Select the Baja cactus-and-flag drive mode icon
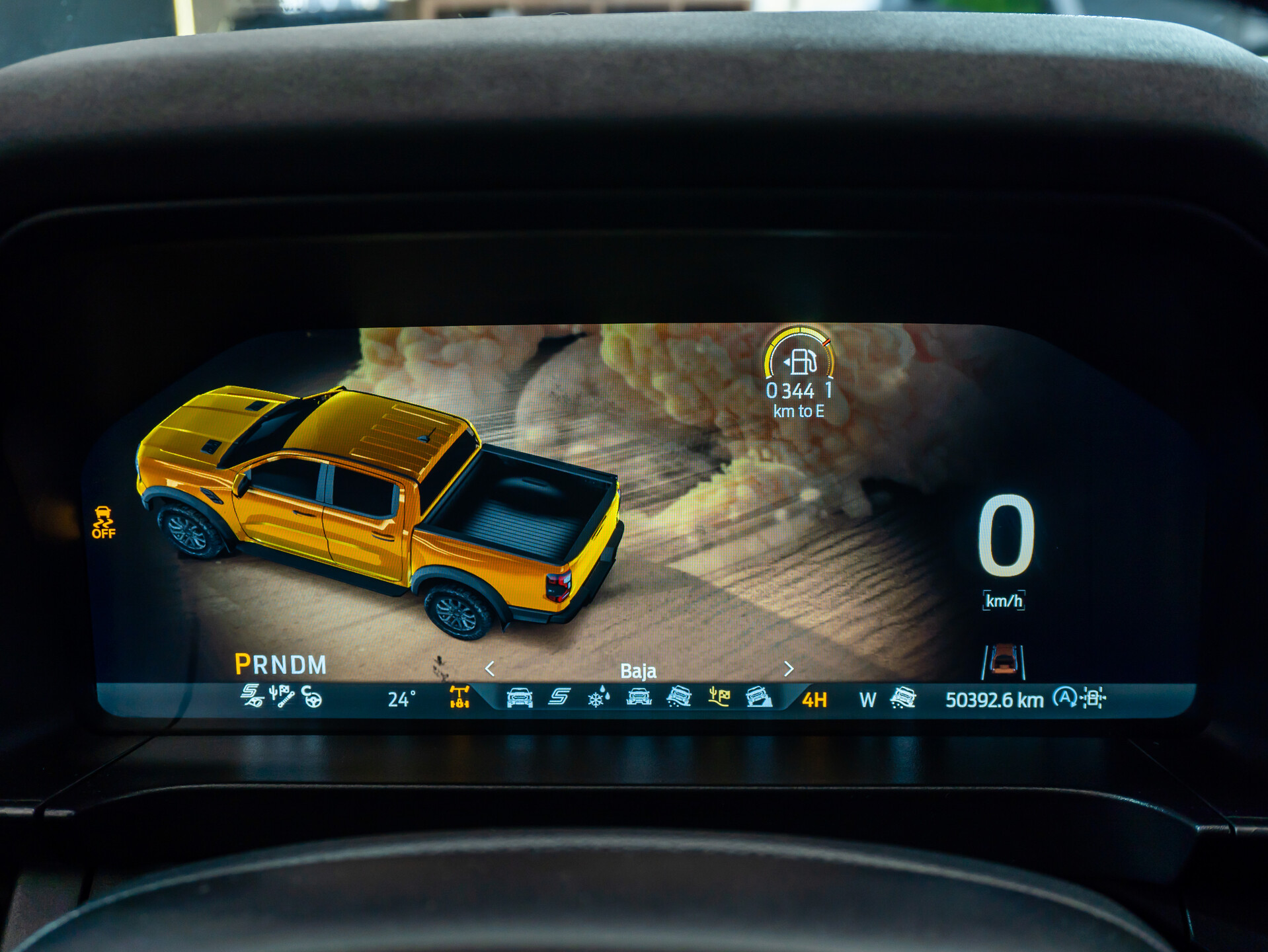This screenshot has height=952, width=1268. (719, 697)
